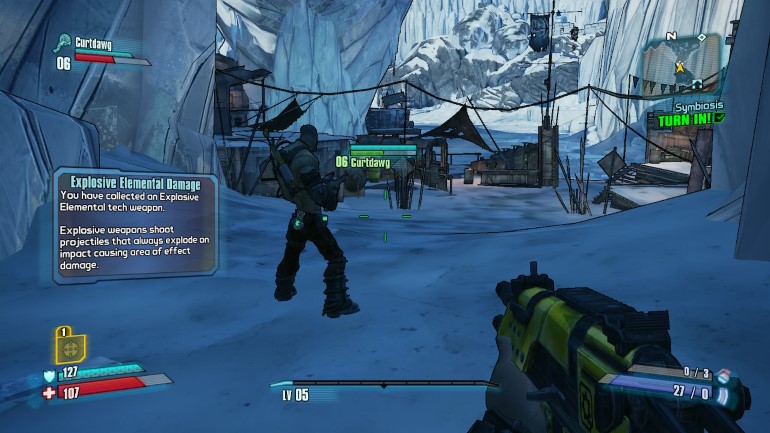Select the grenade icon beside ammo
The height and width of the screenshot is (433, 770).
click(727, 377)
